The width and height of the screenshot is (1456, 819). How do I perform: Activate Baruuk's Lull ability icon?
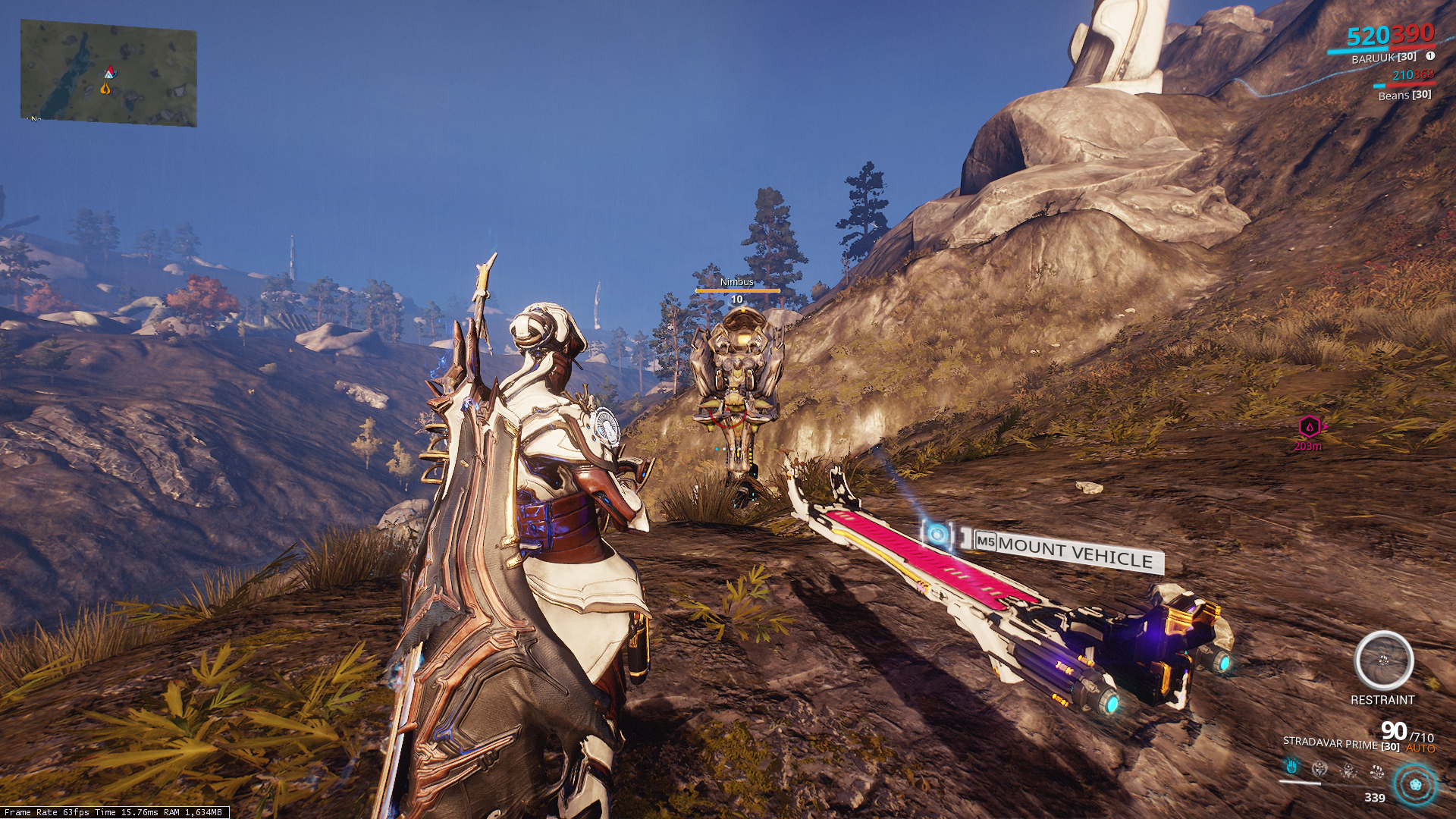pos(1320,769)
